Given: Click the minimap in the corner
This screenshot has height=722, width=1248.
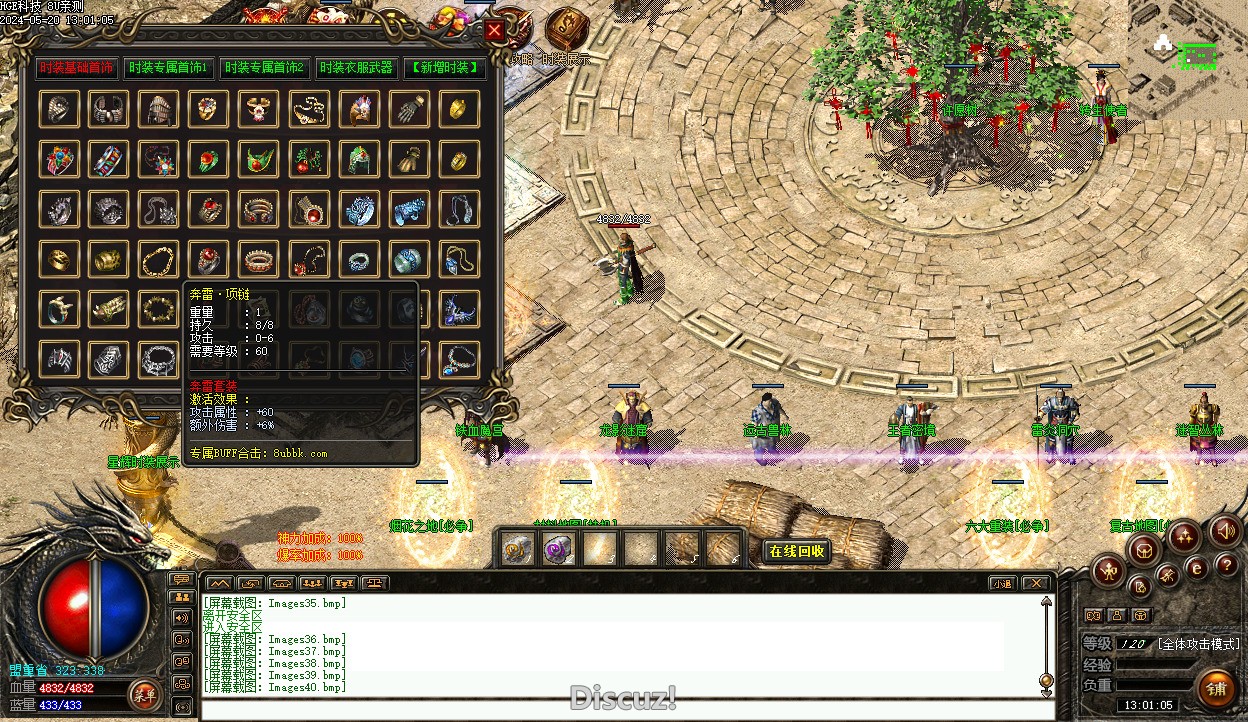Looking at the screenshot, I should pos(1188,58).
